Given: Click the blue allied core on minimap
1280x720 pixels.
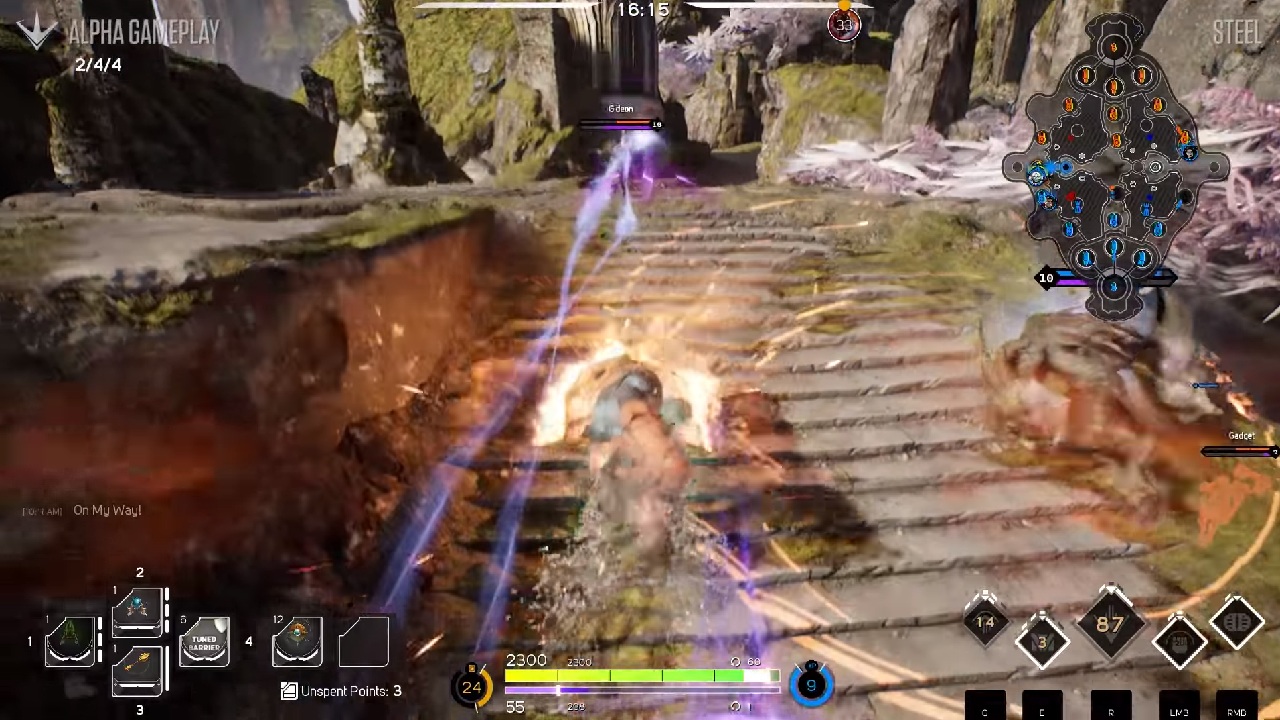Looking at the screenshot, I should (x=1114, y=287).
